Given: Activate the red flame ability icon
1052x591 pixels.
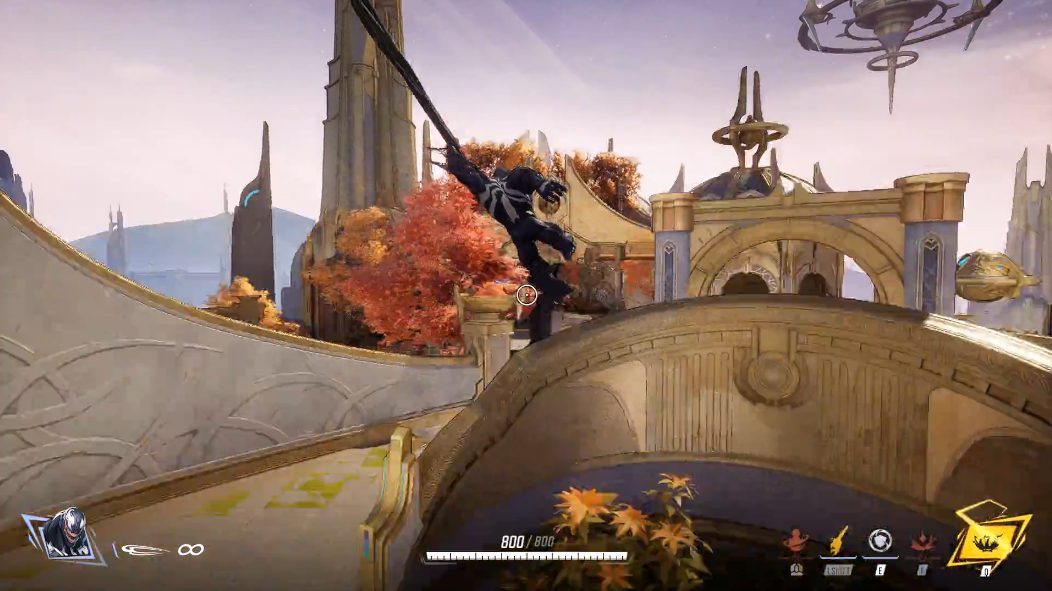Looking at the screenshot, I should tap(924, 544).
